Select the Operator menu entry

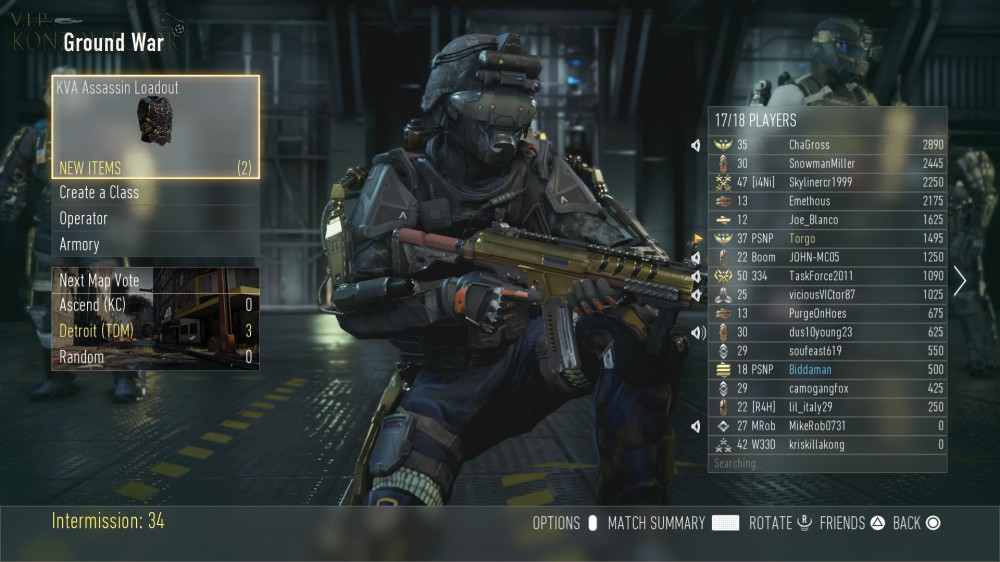pyautogui.click(x=155, y=219)
